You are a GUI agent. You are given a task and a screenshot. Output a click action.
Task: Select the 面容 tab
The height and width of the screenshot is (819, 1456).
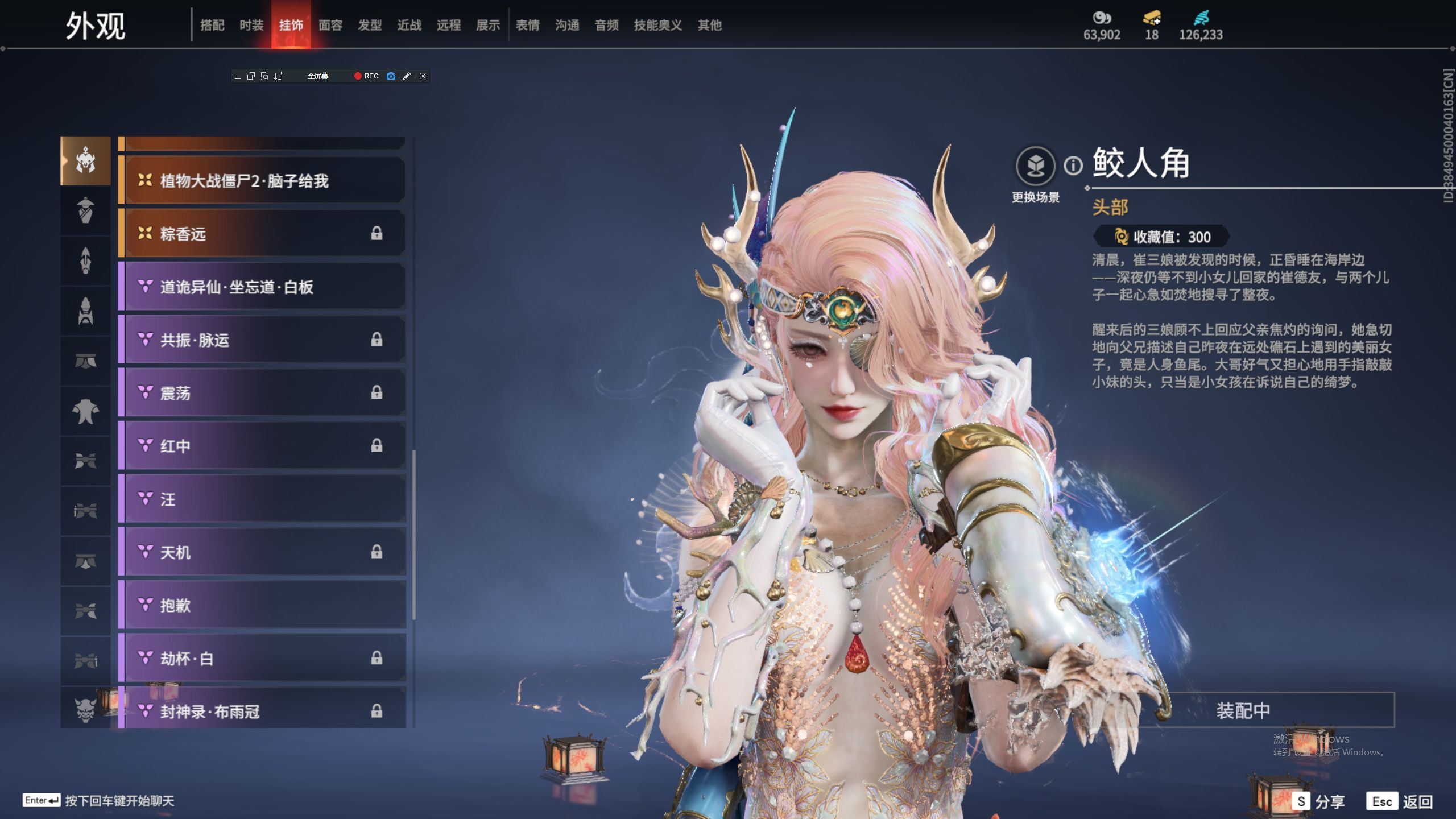[x=330, y=25]
